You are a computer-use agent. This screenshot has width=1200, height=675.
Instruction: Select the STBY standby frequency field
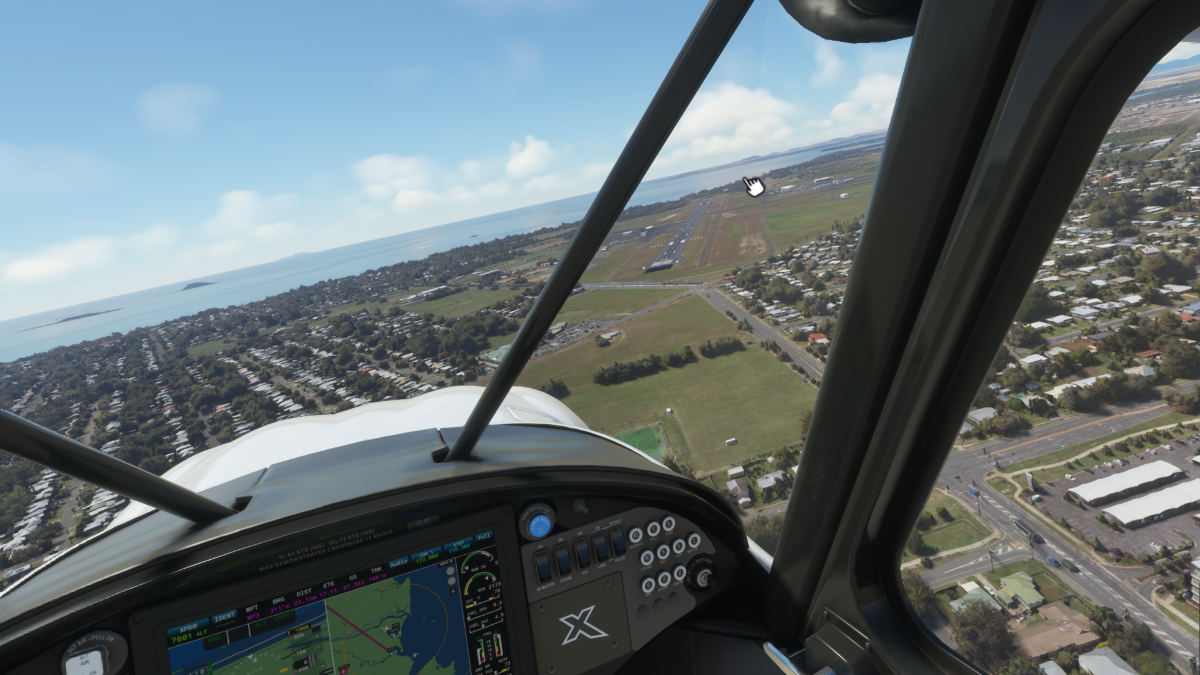(459, 544)
